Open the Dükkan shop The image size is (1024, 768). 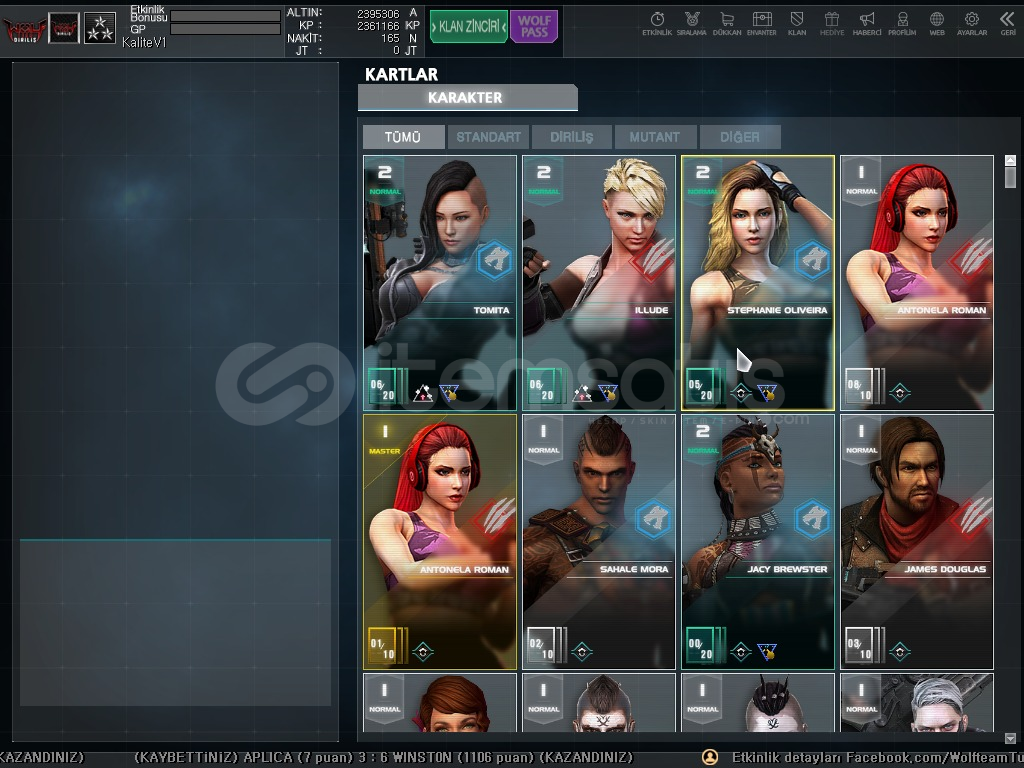[x=727, y=23]
